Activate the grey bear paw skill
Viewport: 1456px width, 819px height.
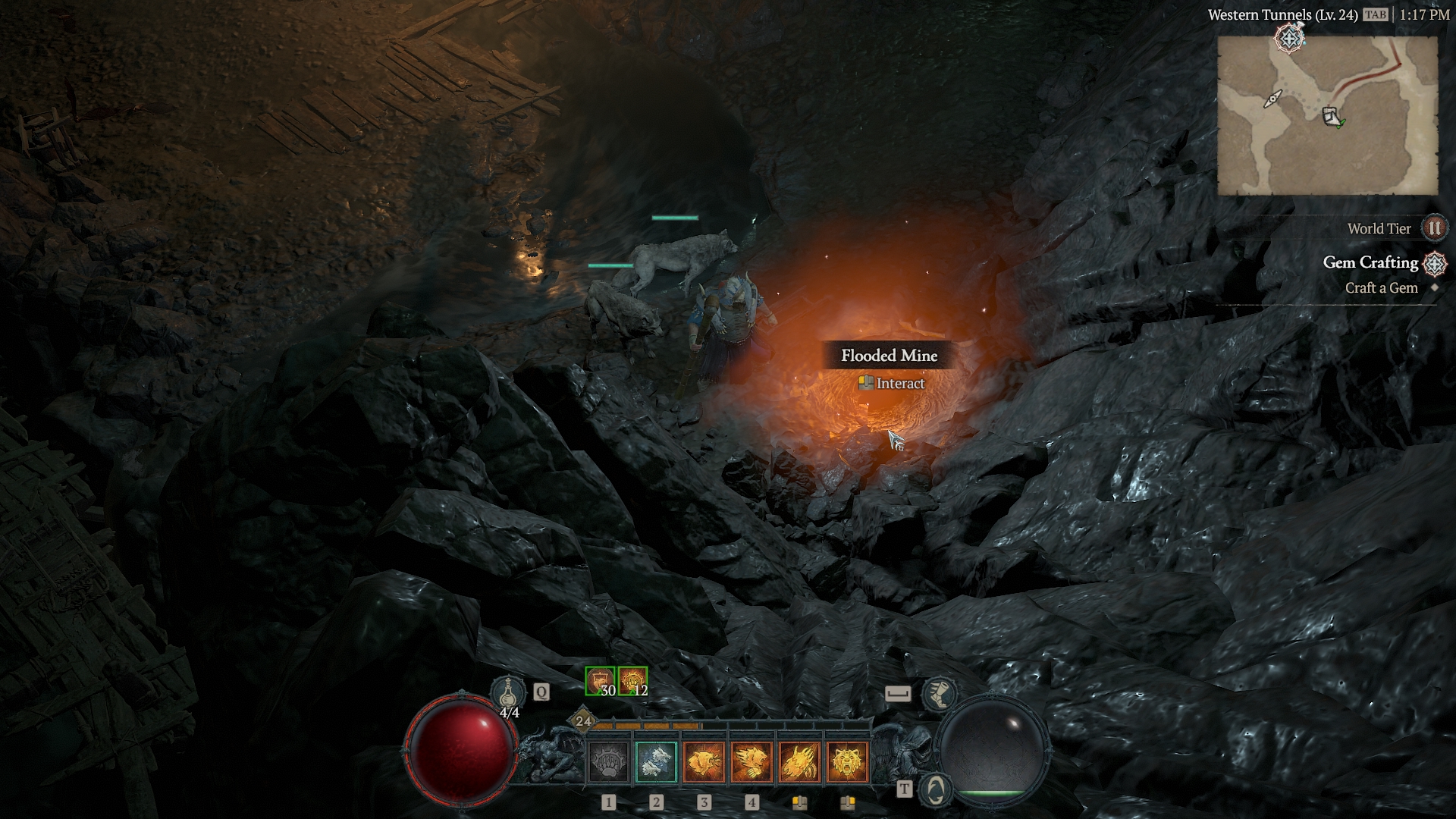click(608, 761)
